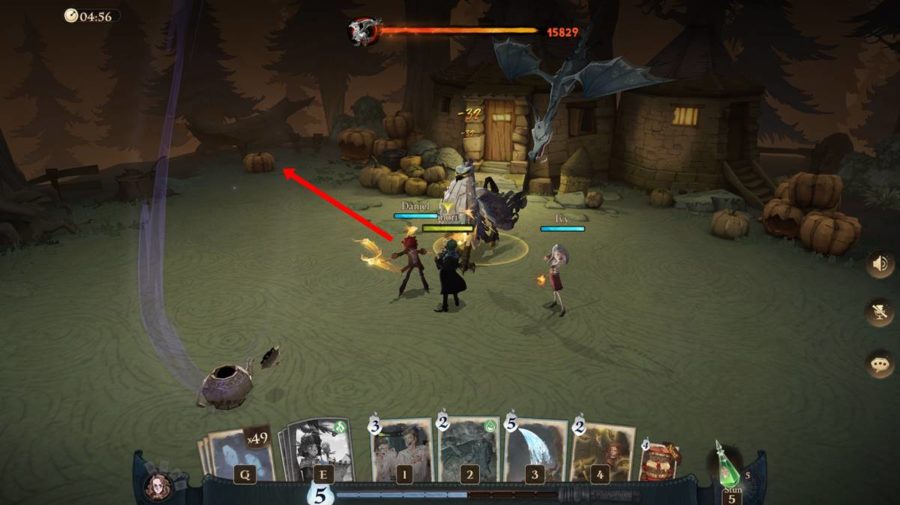Play the 5-cost card in slot 3
900x505 pixels.
coord(536,450)
